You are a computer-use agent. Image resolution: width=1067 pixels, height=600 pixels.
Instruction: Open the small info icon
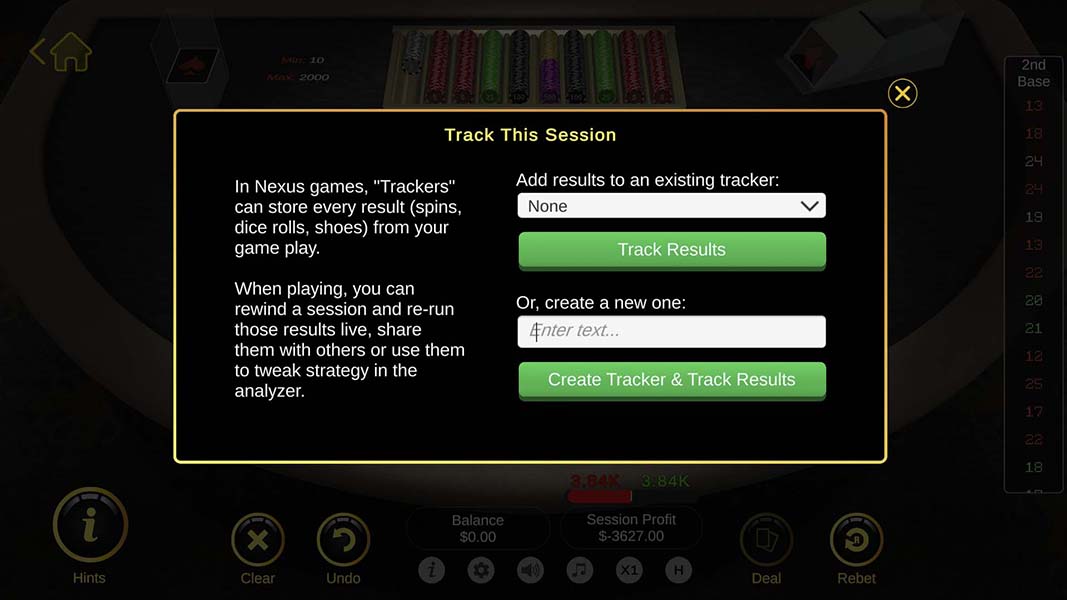(432, 571)
